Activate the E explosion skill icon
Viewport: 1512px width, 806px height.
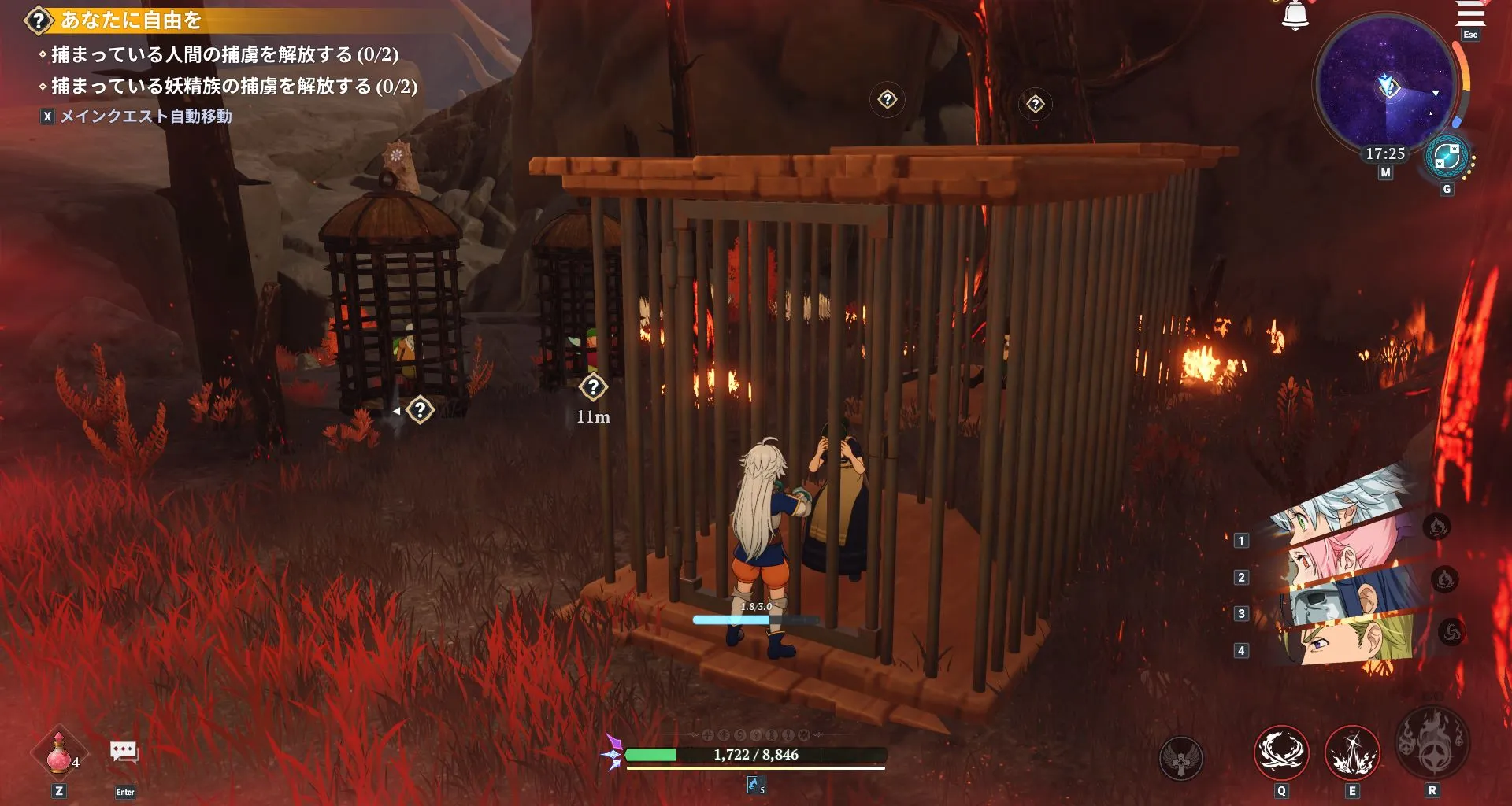pos(1353,752)
